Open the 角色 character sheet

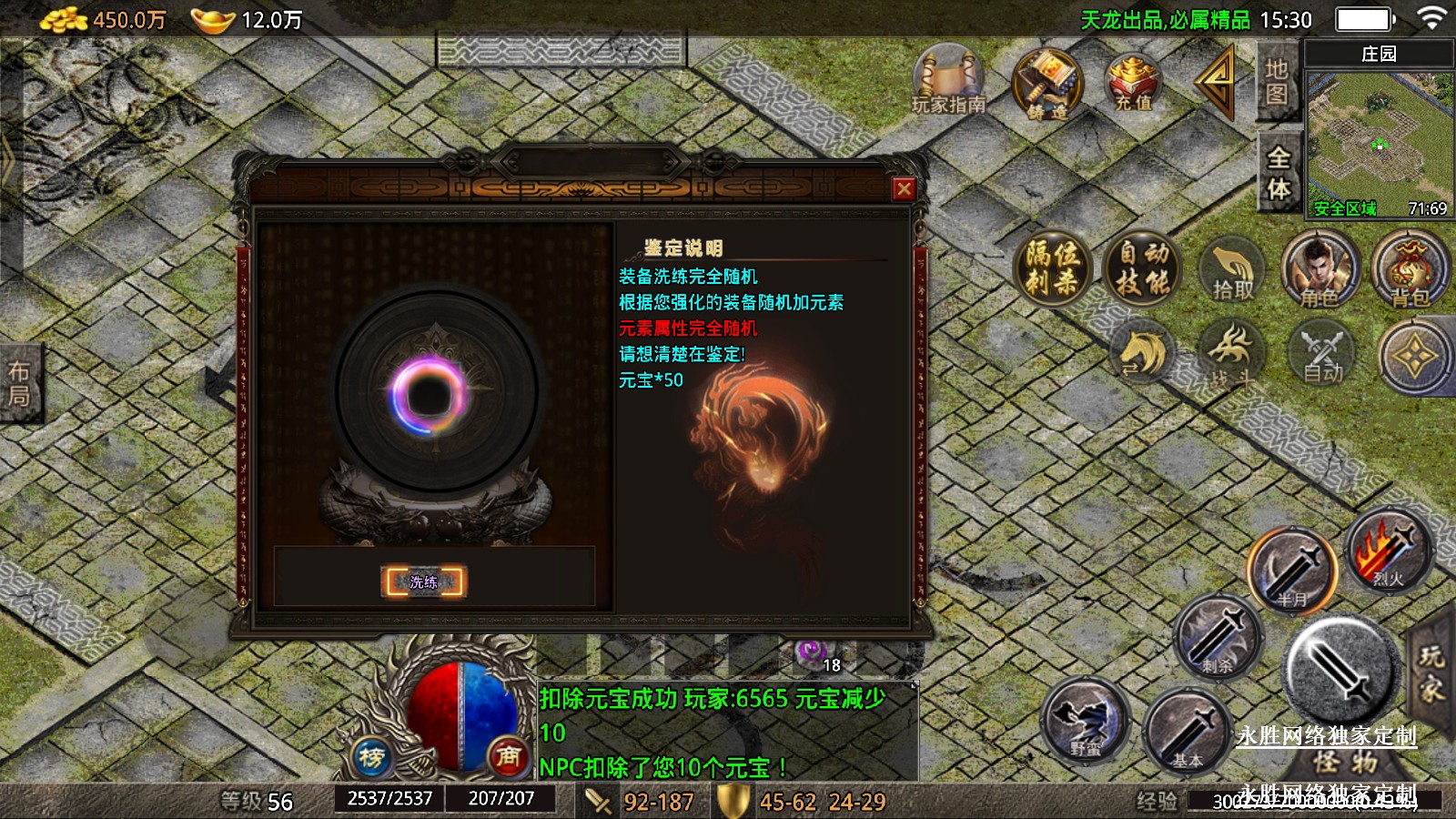coord(1319,270)
